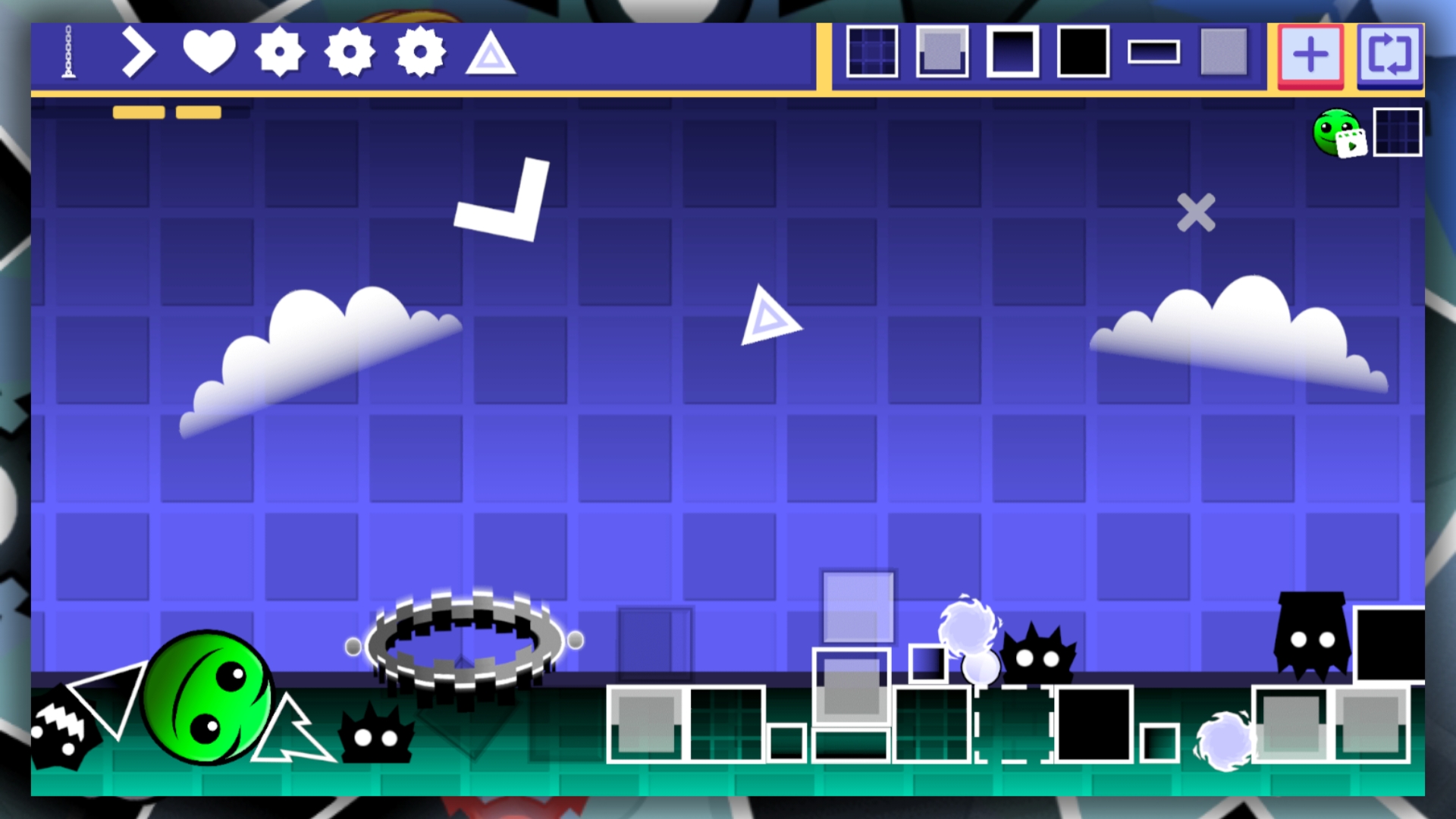Select the first sawblade icon
The height and width of the screenshot is (819, 1456).
[281, 53]
